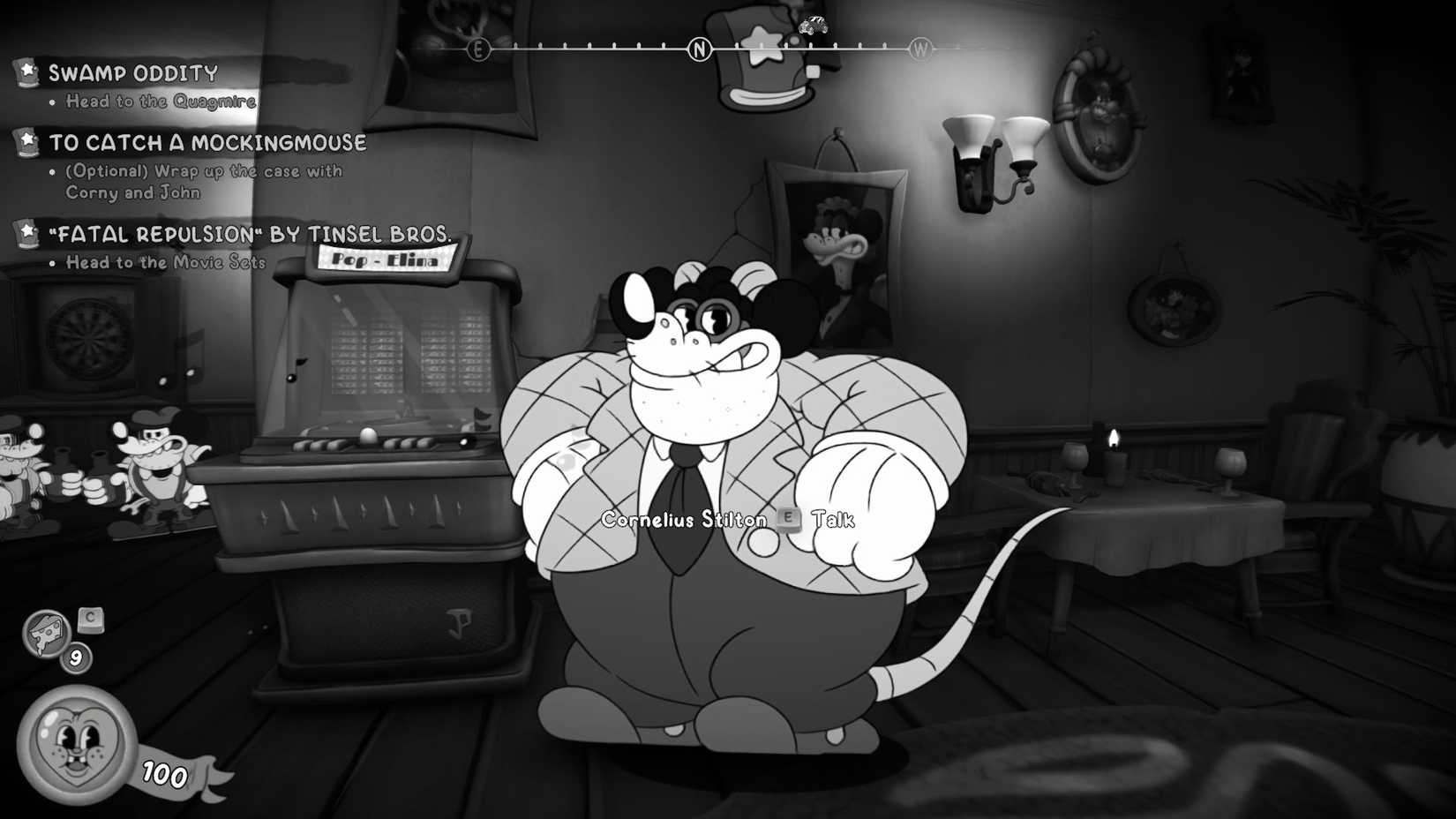Select the N direction marker on the compass

click(x=698, y=50)
